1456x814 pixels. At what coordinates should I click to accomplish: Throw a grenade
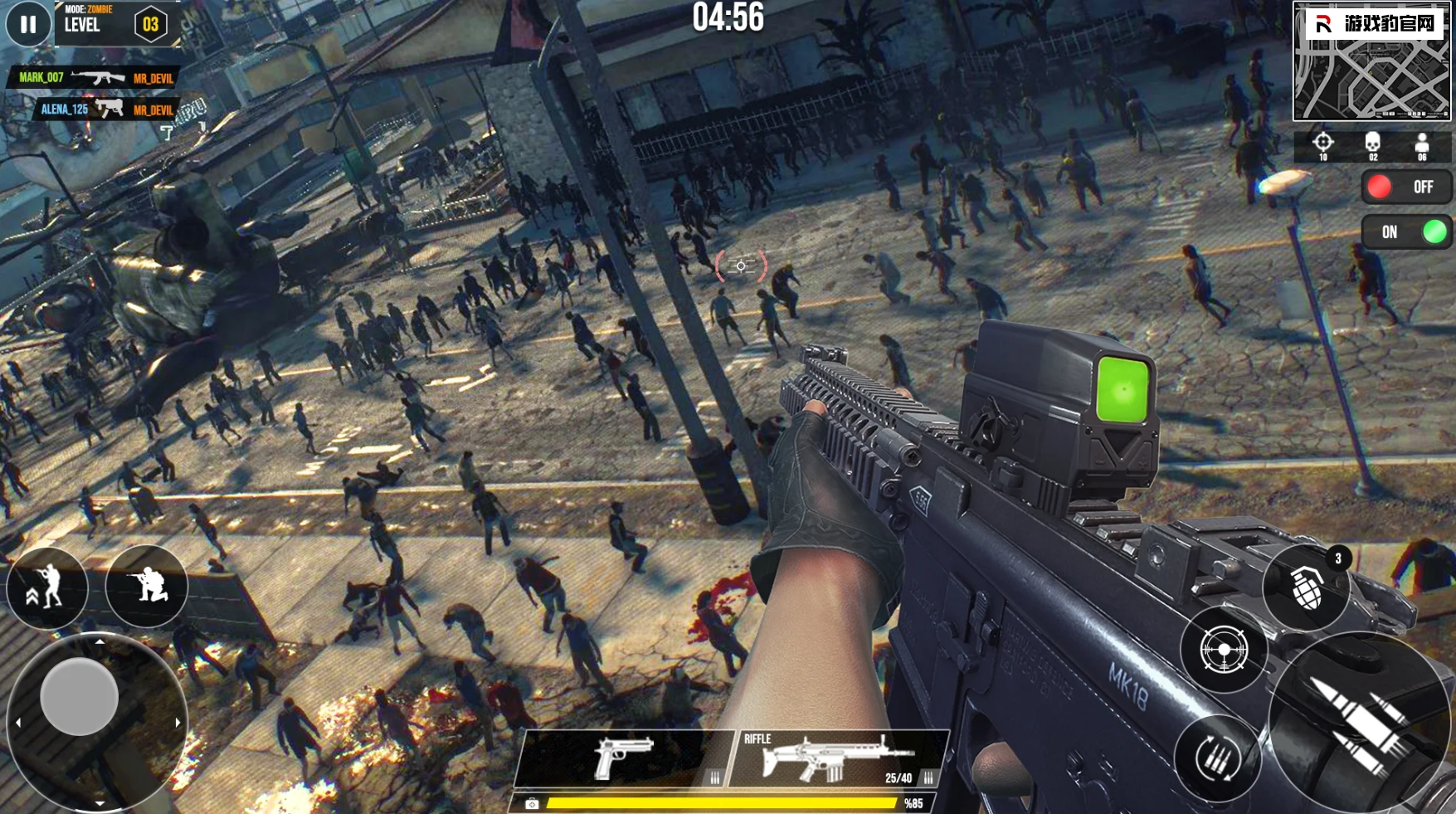(1307, 587)
